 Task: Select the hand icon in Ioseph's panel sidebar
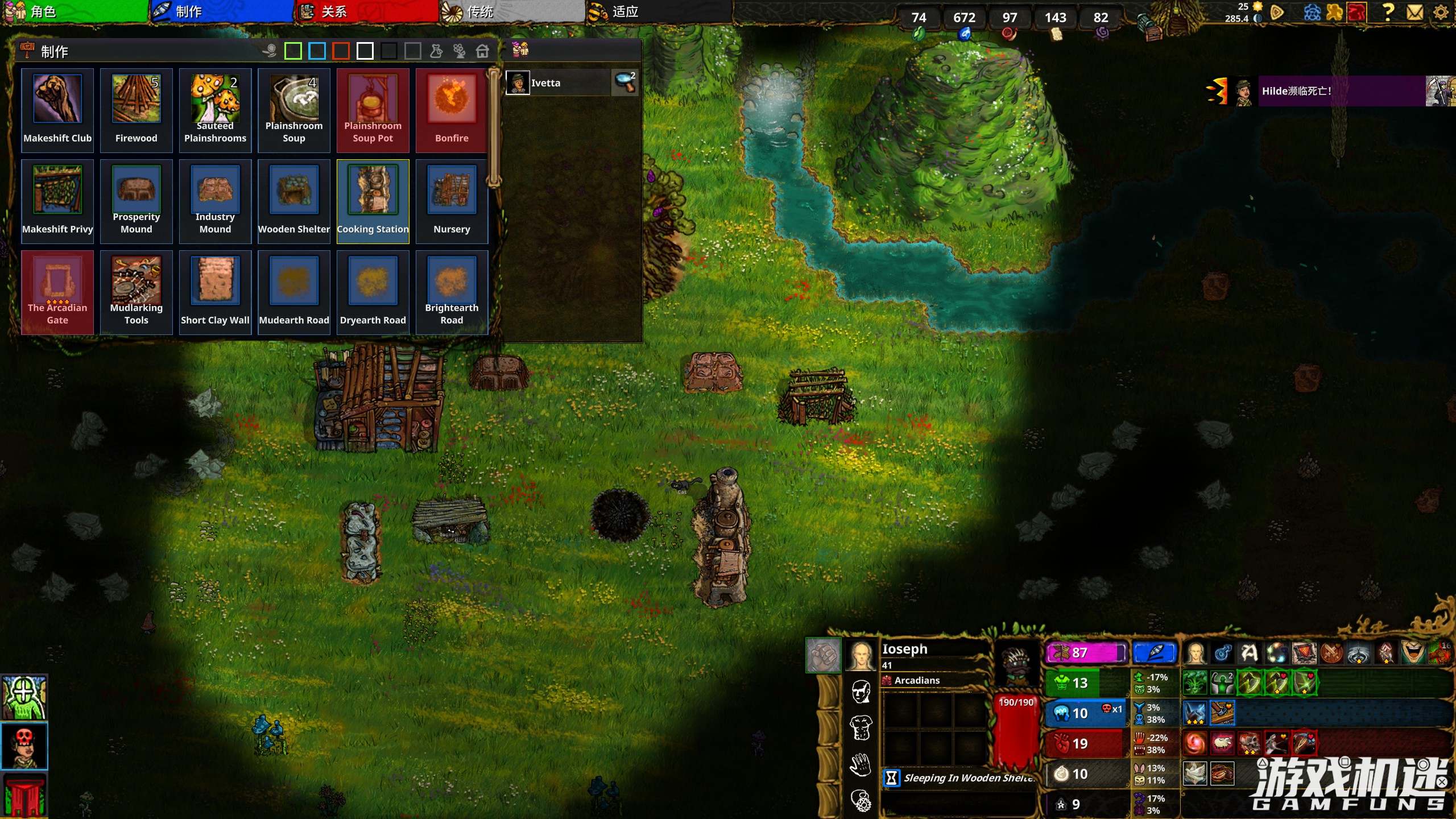[x=861, y=762]
